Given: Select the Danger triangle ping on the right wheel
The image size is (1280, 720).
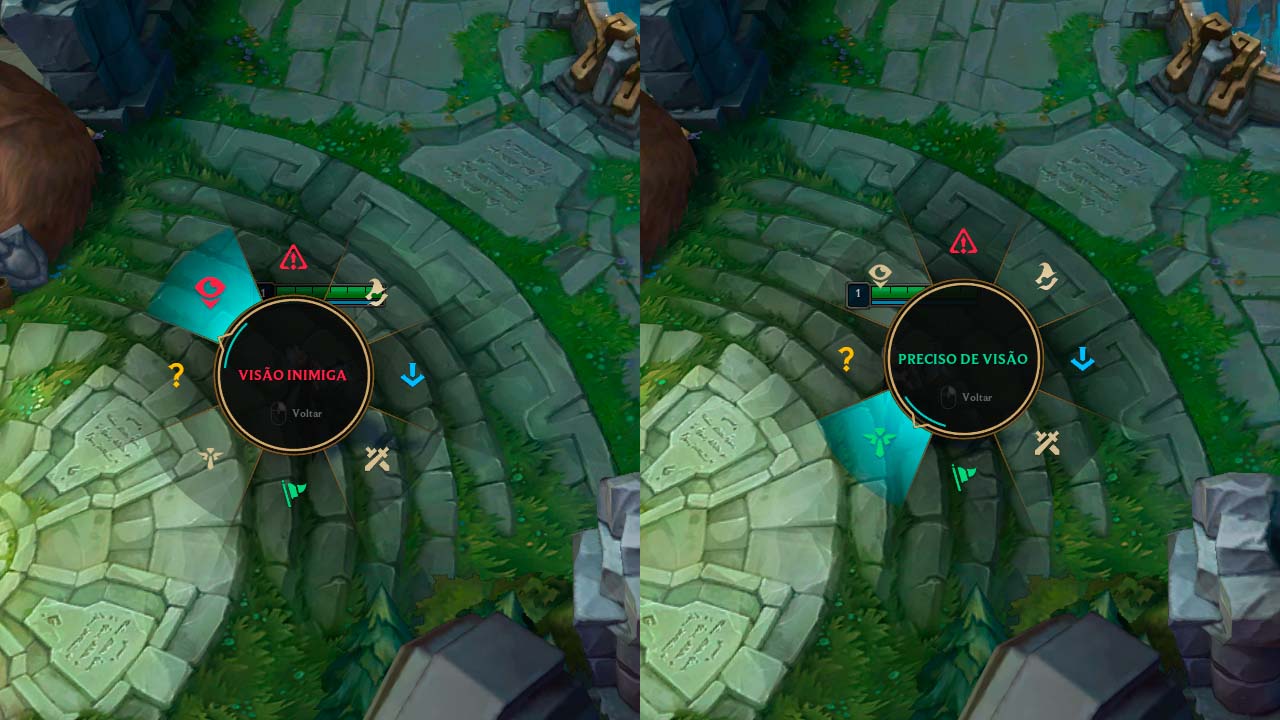Looking at the screenshot, I should click(961, 243).
